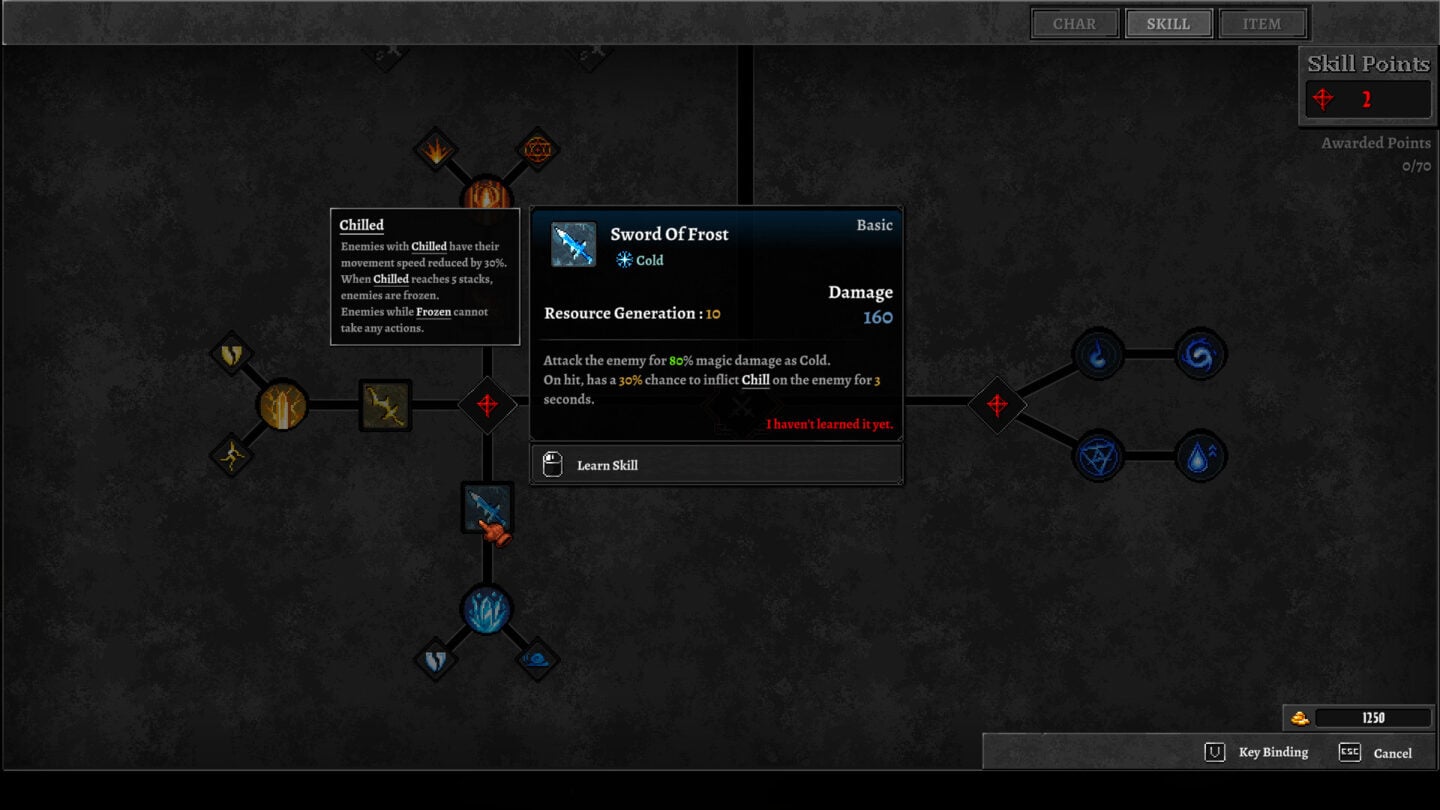The height and width of the screenshot is (810, 1440).
Task: Click the fiery sigil diamond node
Action: click(x=536, y=150)
